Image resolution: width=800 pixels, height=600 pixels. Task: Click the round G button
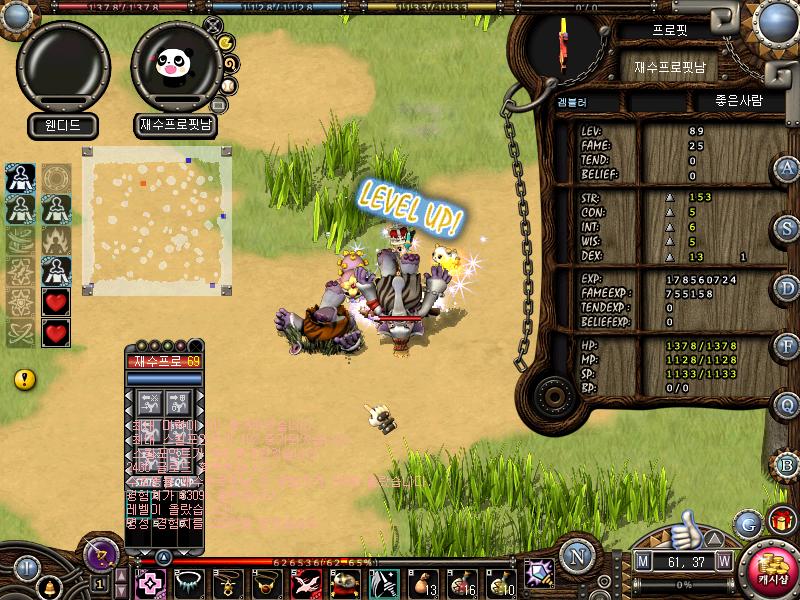(747, 523)
